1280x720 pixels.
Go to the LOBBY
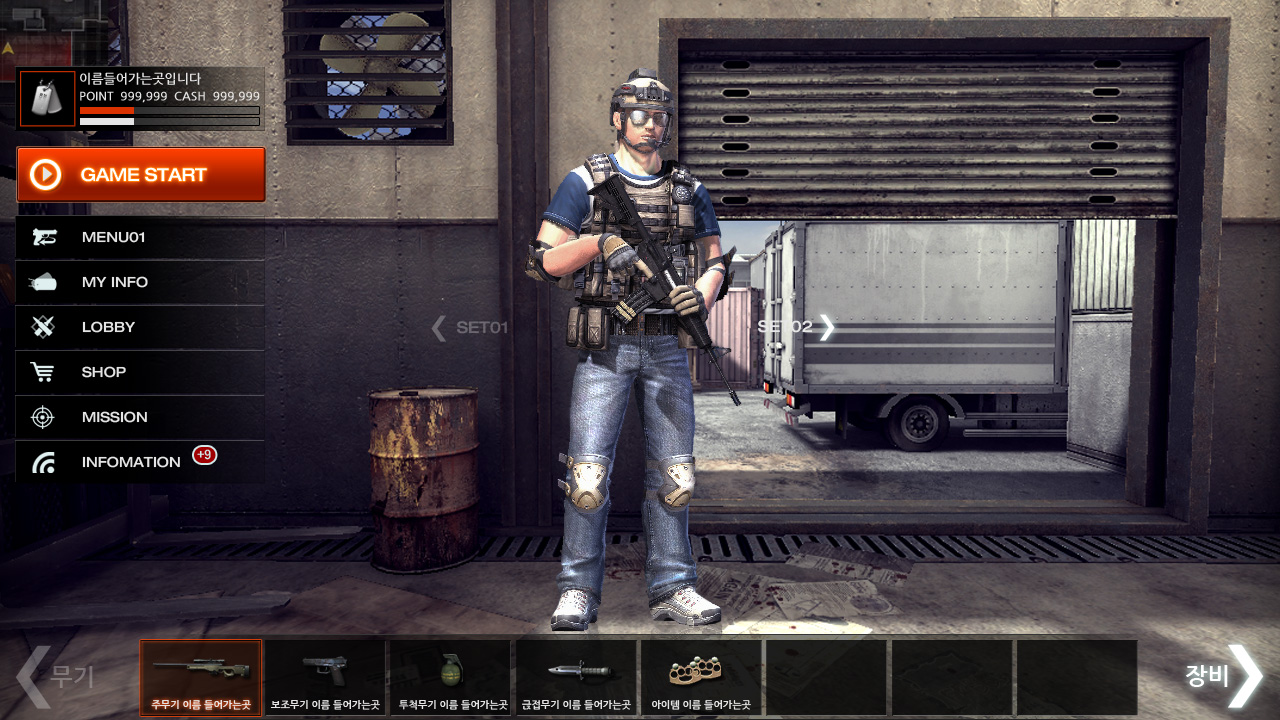140,327
